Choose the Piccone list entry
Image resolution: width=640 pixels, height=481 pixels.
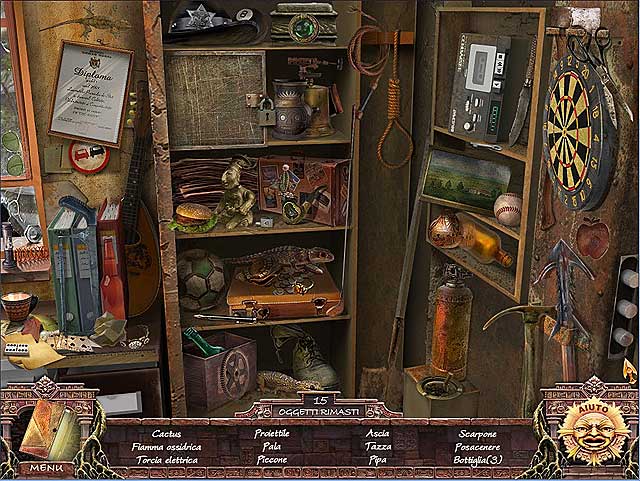click(x=272, y=460)
